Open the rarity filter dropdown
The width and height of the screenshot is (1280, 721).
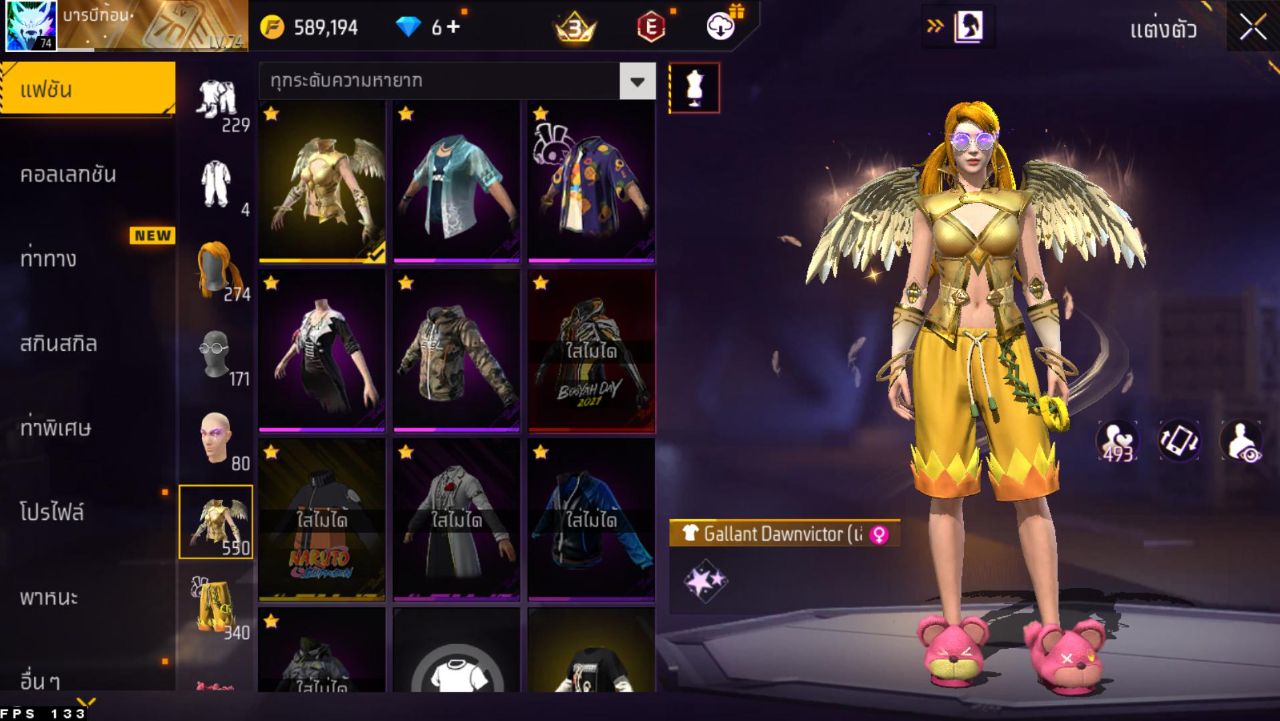click(x=637, y=81)
